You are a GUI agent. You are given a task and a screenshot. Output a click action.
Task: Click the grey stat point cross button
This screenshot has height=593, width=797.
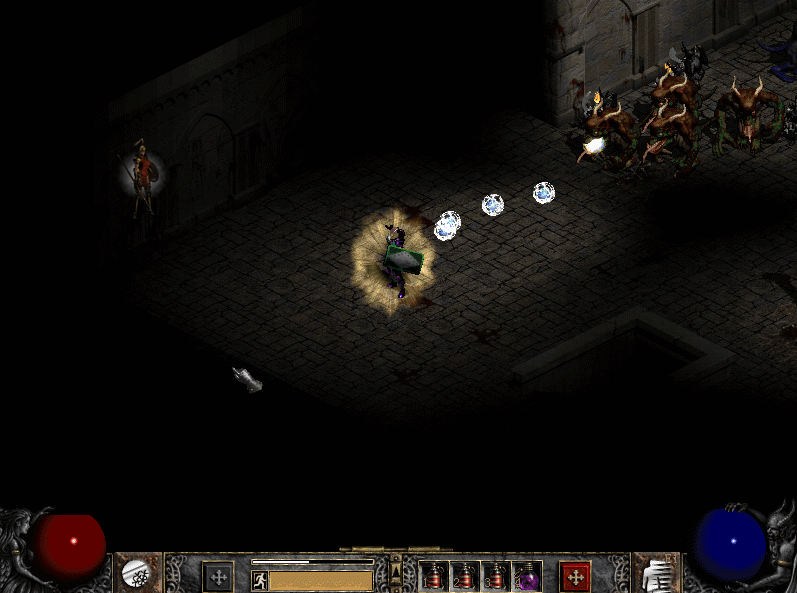(x=218, y=577)
